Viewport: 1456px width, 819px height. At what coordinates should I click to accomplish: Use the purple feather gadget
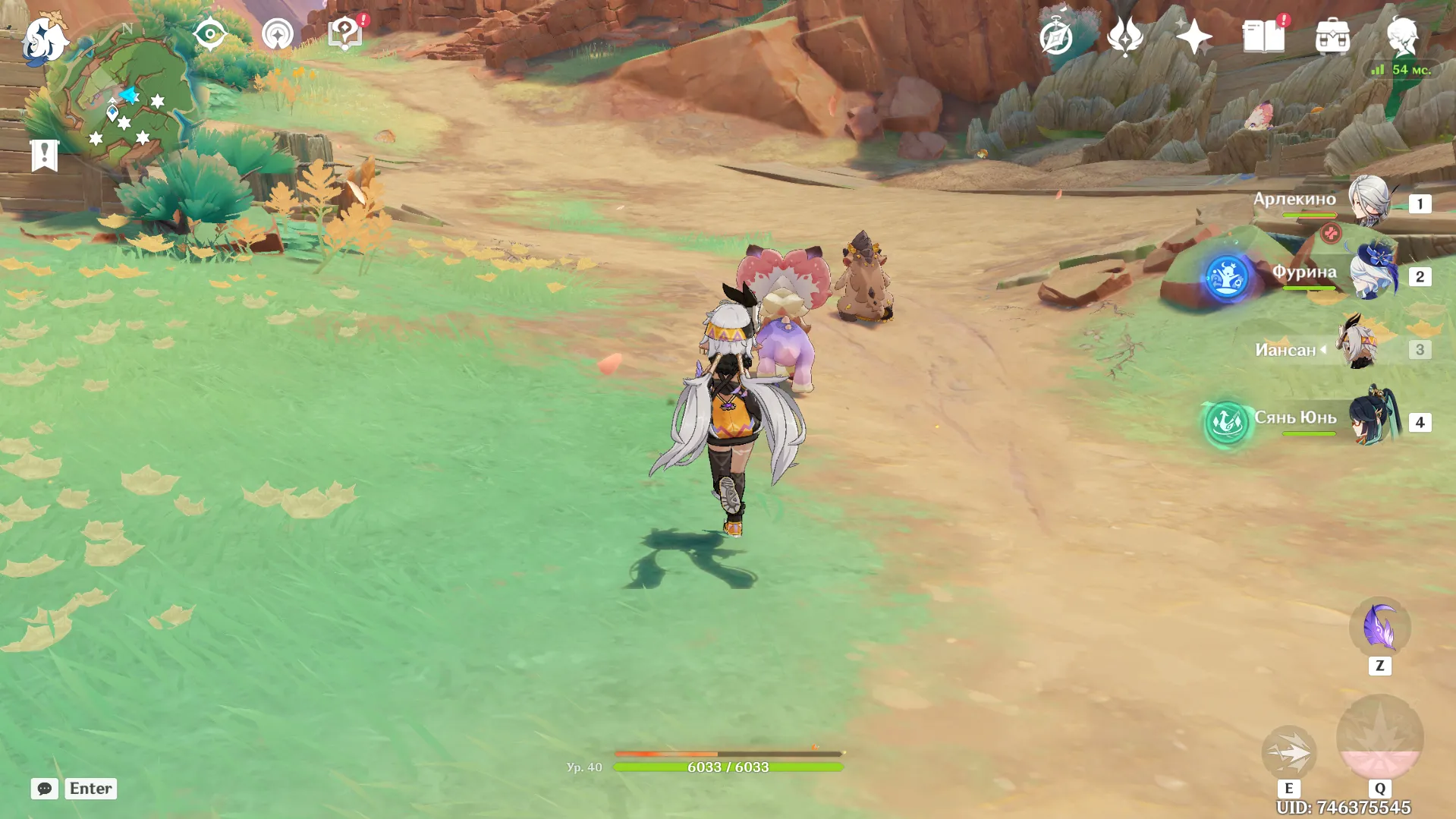coord(1379,627)
